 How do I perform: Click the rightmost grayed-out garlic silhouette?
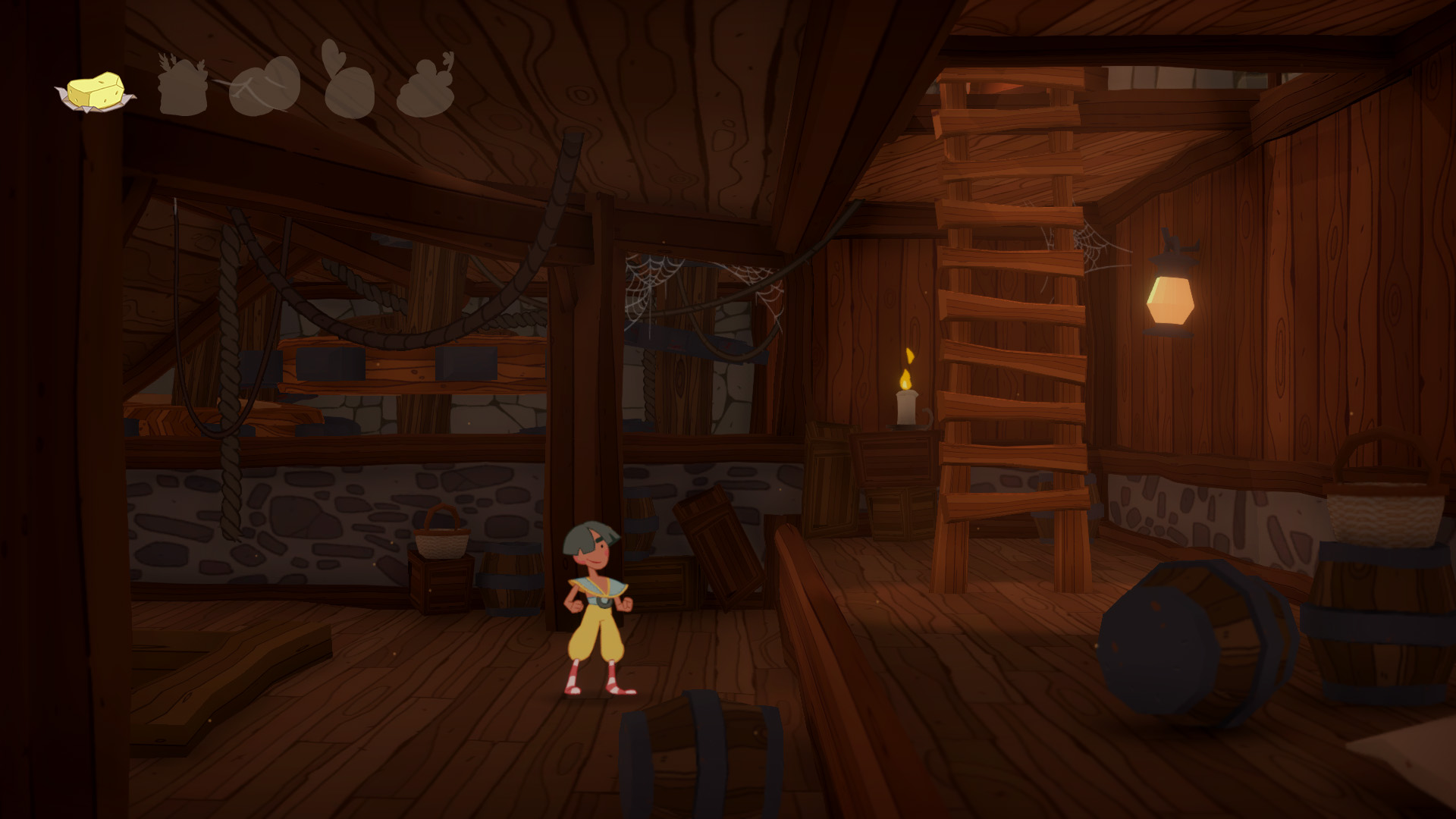tap(422, 89)
